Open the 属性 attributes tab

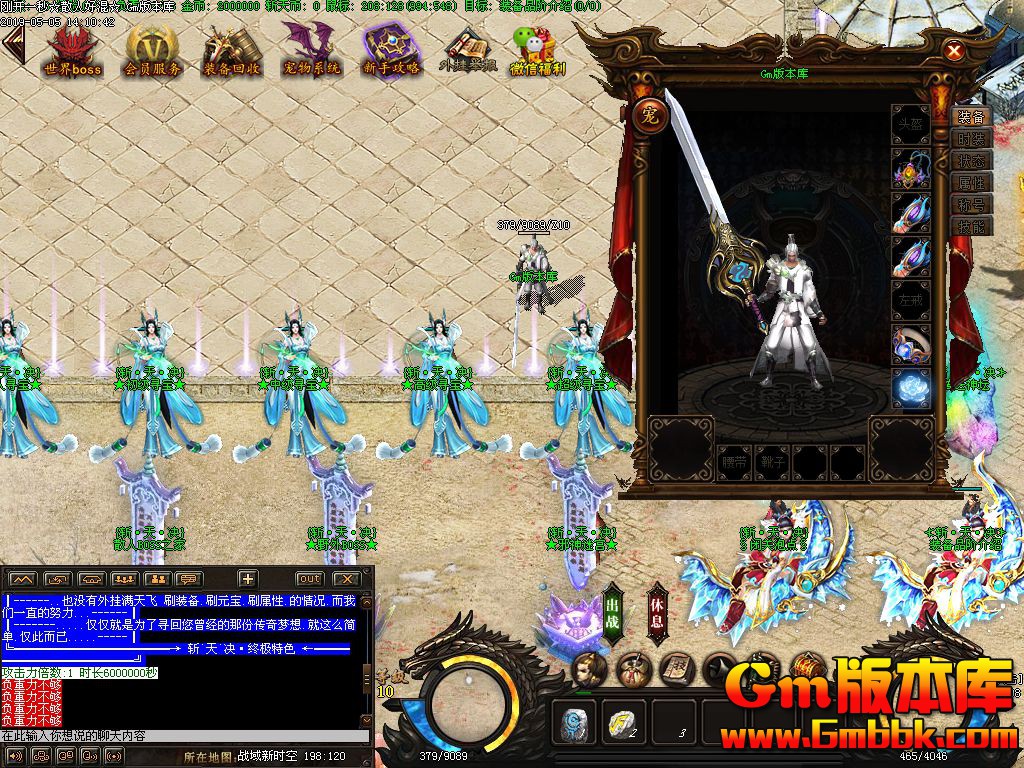pos(970,183)
